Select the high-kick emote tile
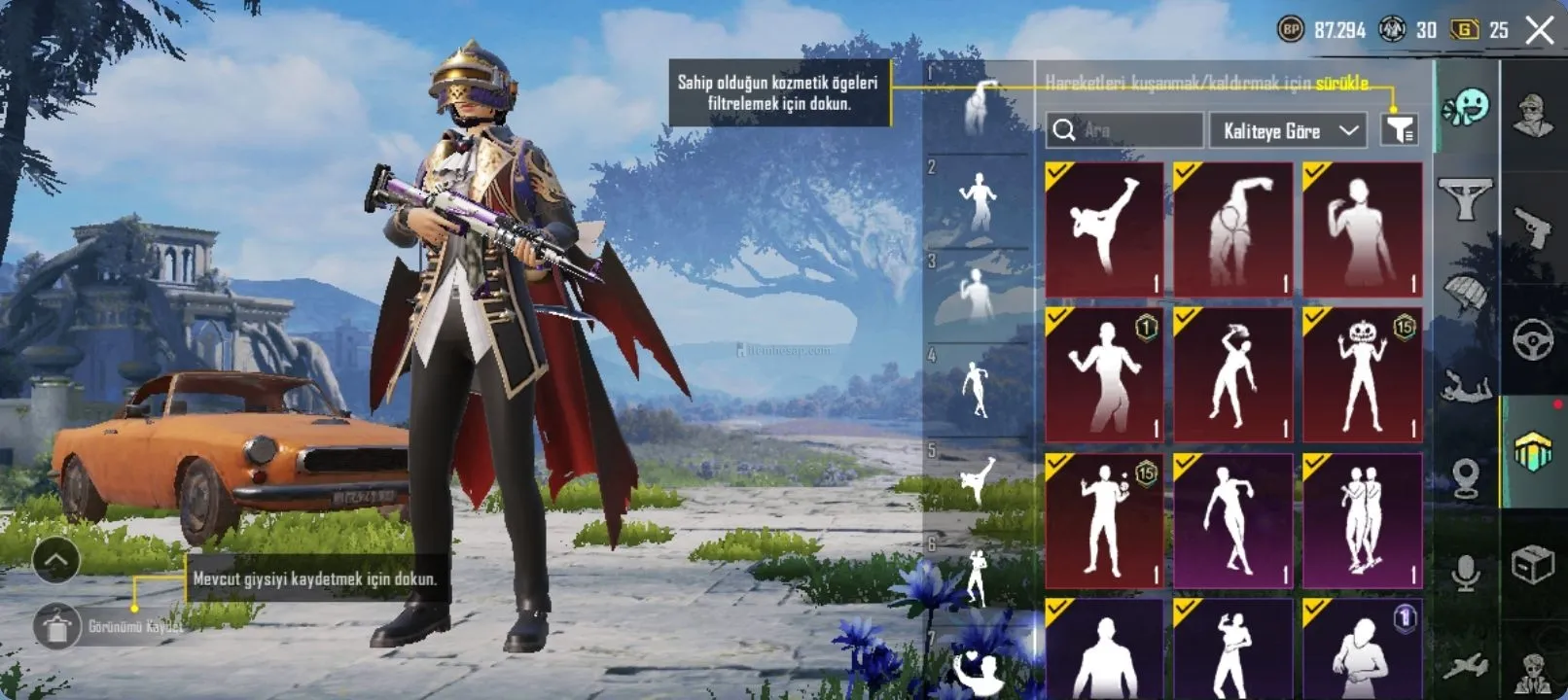This screenshot has width=1568, height=700. click(x=1104, y=229)
